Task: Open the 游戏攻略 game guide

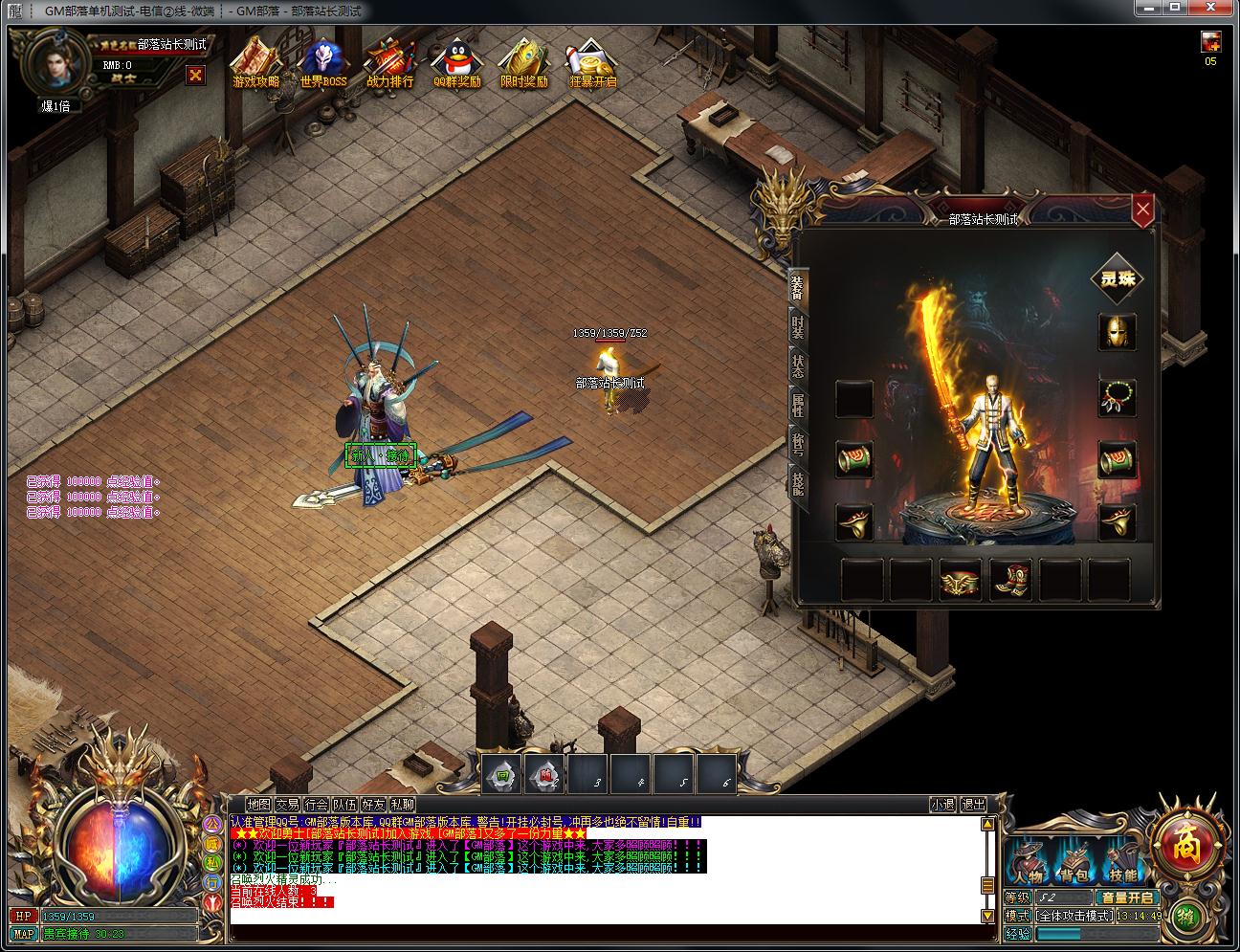Action: click(255, 63)
